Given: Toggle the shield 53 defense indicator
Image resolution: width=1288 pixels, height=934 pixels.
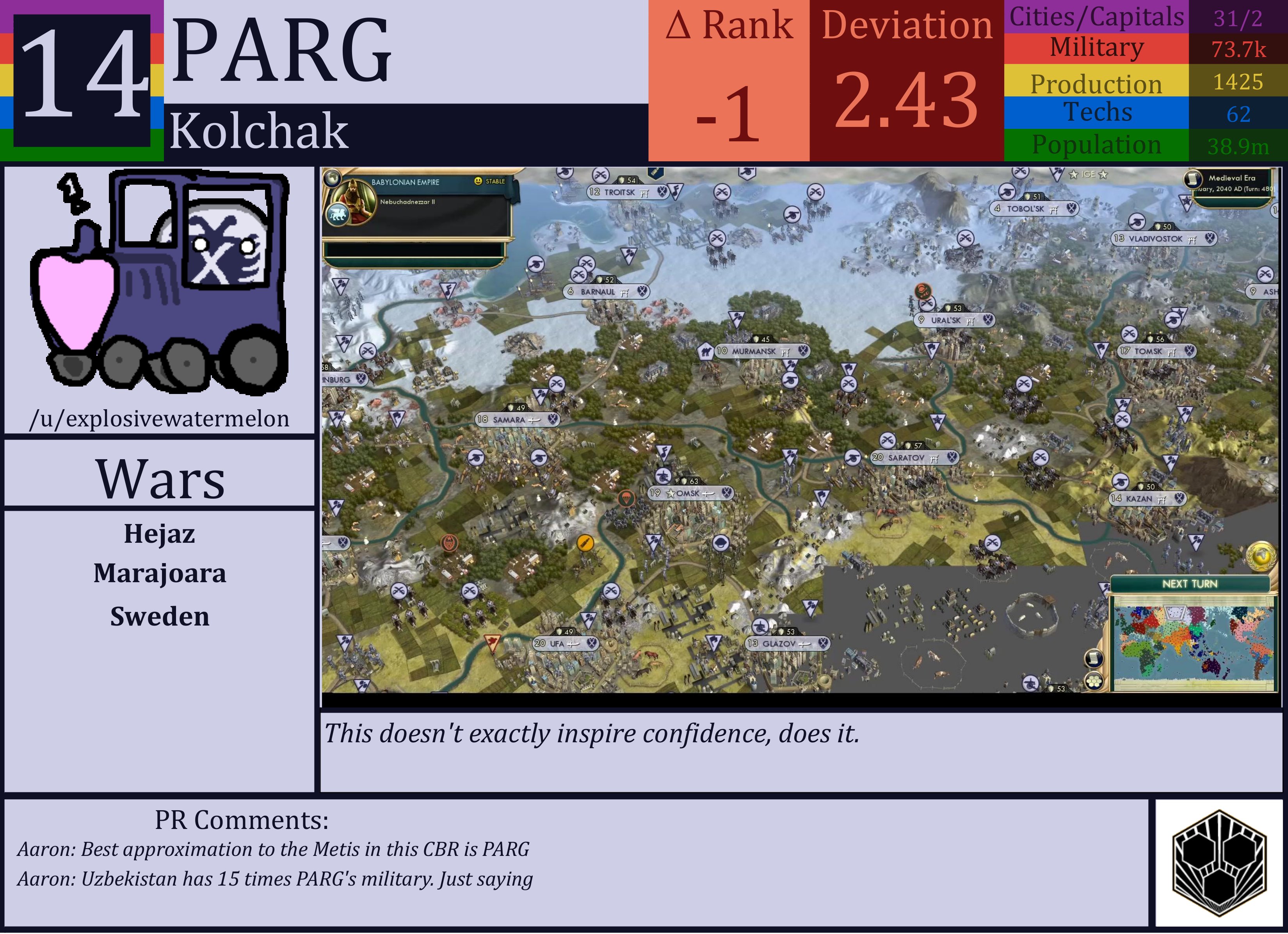Looking at the screenshot, I should click(x=1057, y=689).
